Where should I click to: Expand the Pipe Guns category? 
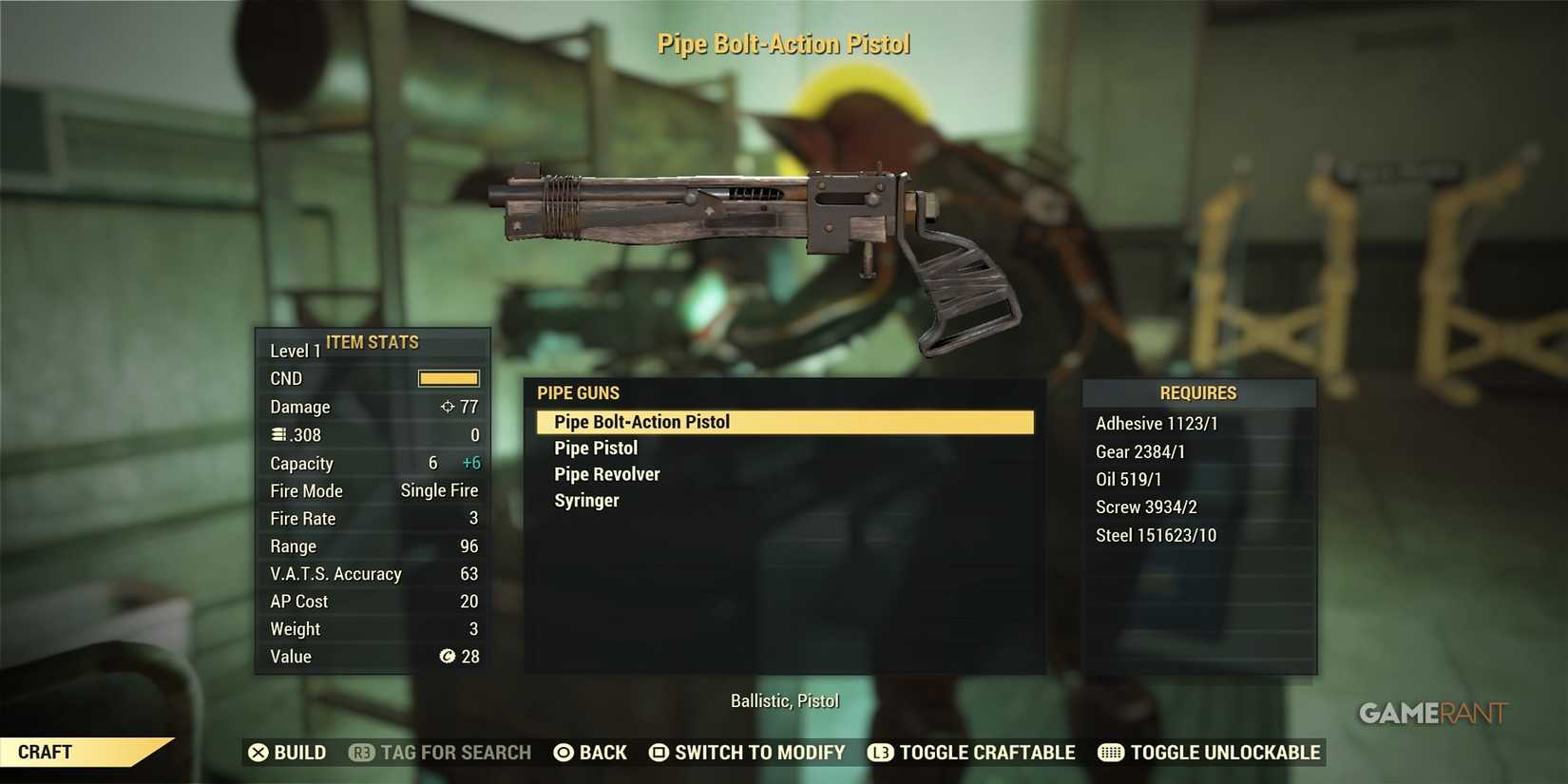tap(578, 392)
